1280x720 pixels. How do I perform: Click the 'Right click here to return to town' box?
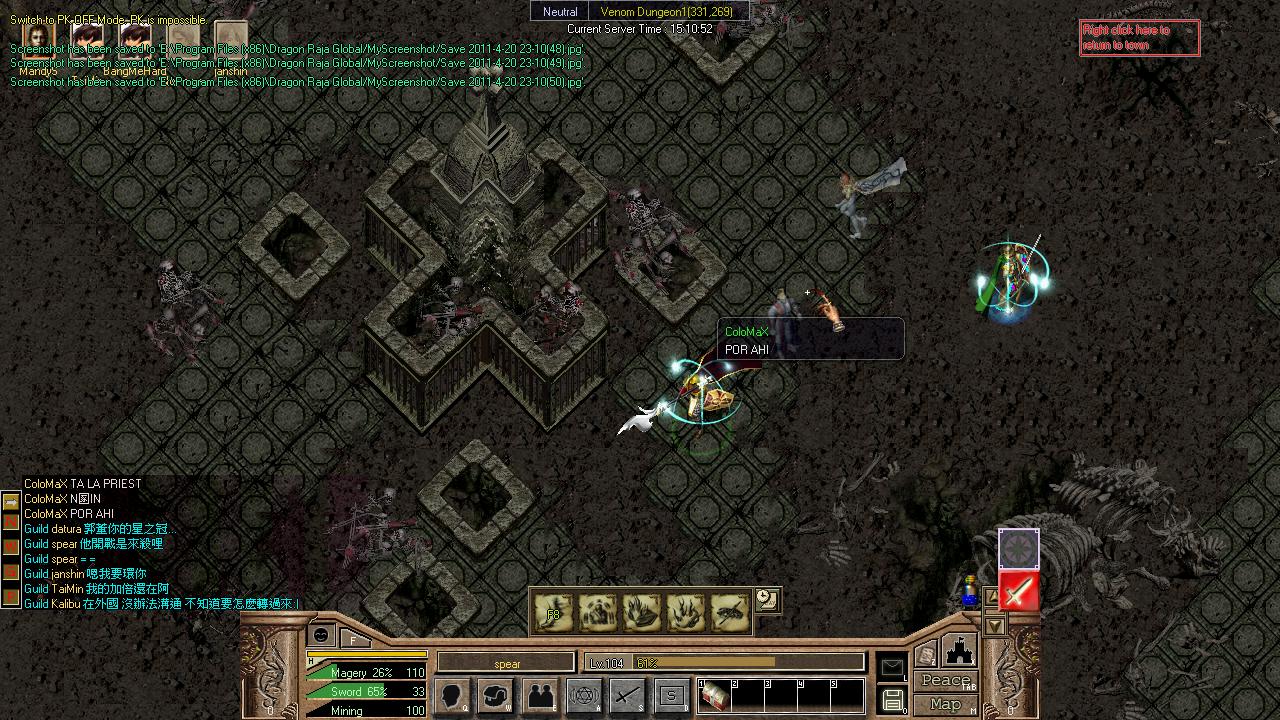[x=1139, y=38]
